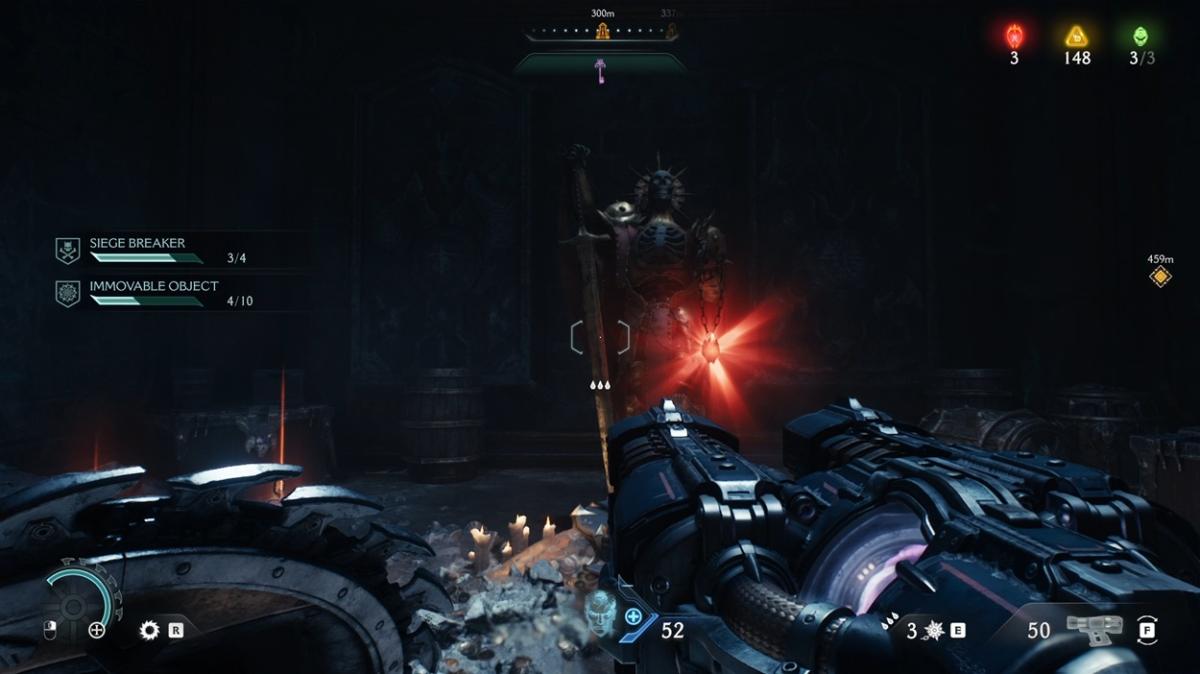Screen dimensions: 1200x674
Task: Select the circular shield gauge icon
Action: (75, 604)
